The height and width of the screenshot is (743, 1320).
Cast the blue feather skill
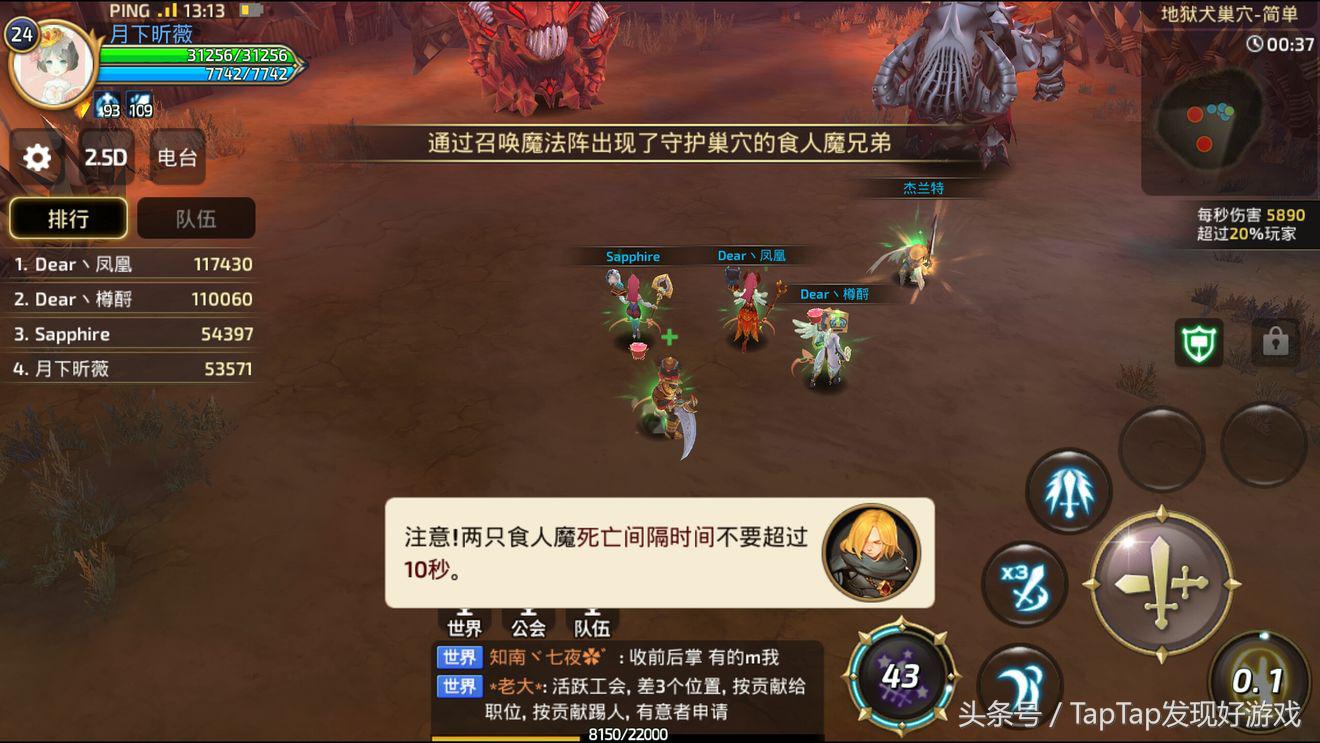[x=1069, y=489]
